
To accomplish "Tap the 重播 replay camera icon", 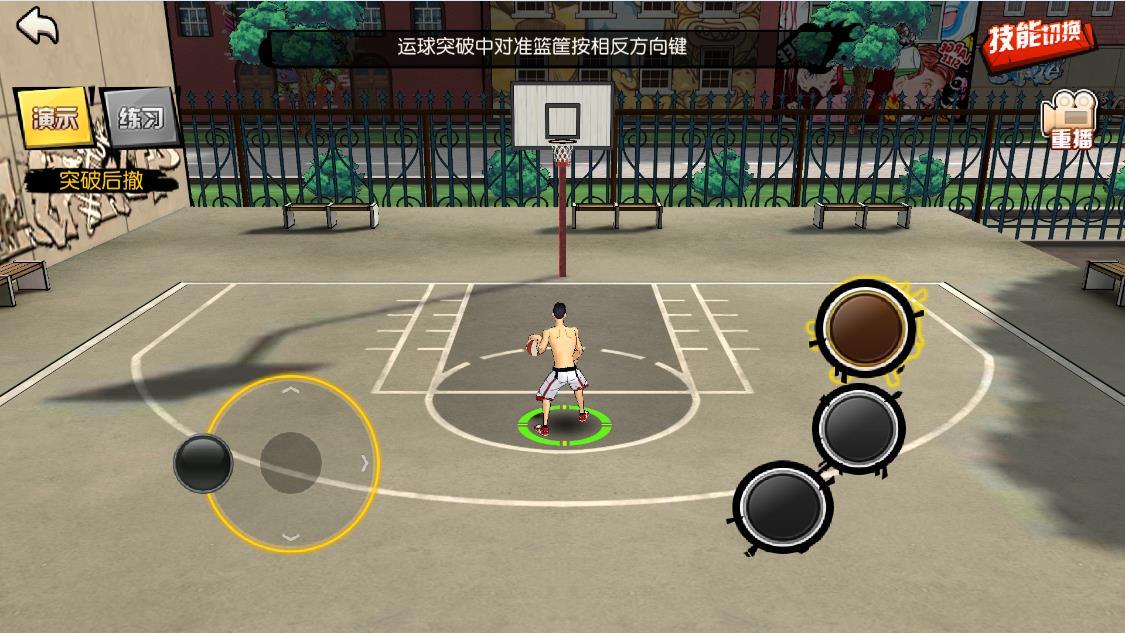I will 1069,122.
